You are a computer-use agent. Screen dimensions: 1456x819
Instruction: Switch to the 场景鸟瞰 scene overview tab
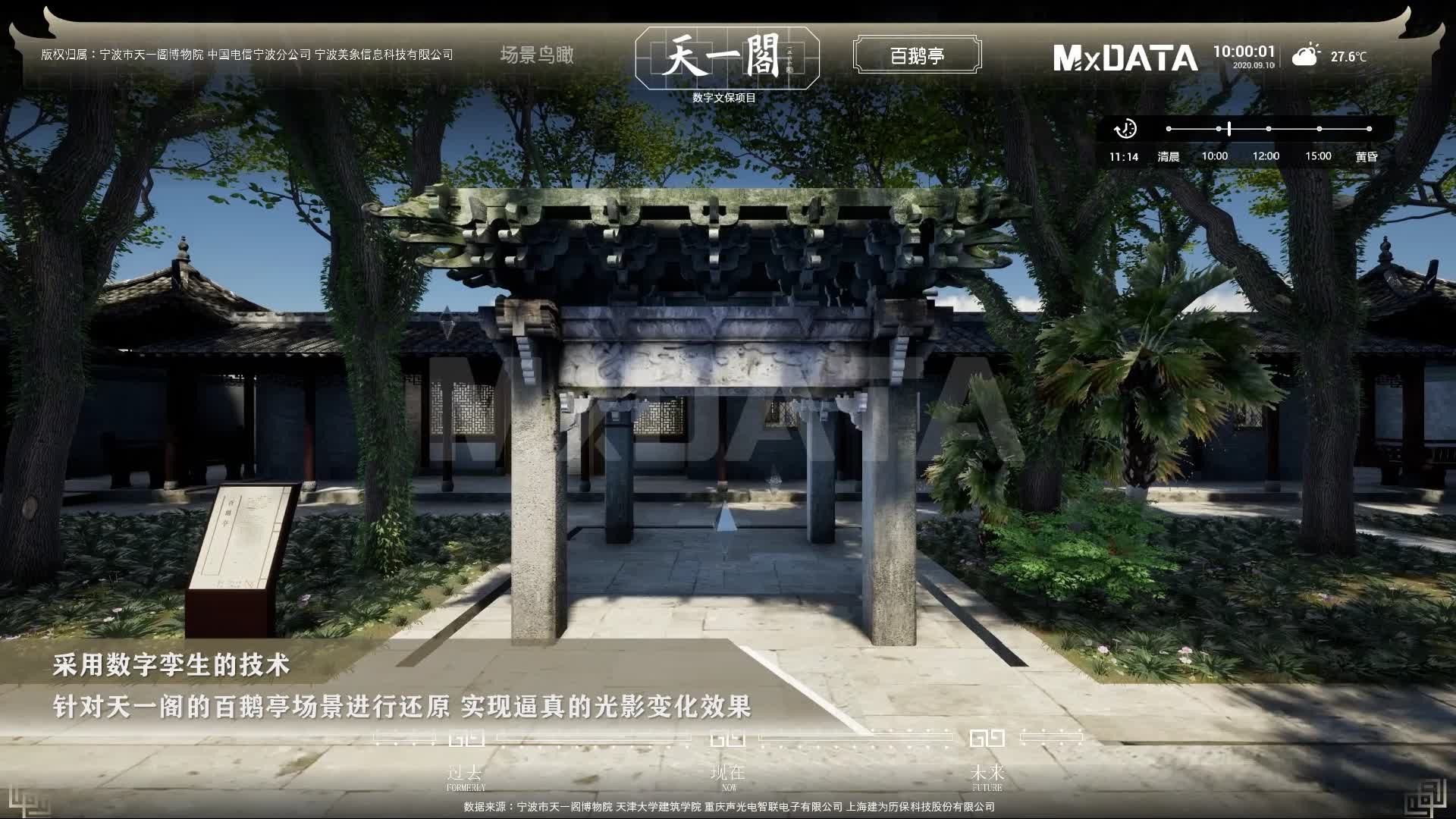tap(537, 55)
